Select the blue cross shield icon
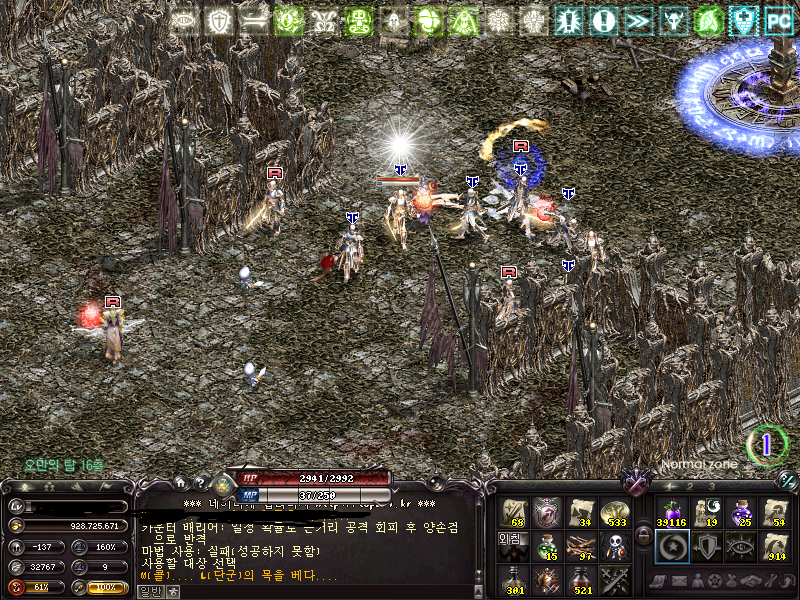The height and width of the screenshot is (600, 800). tap(742, 20)
